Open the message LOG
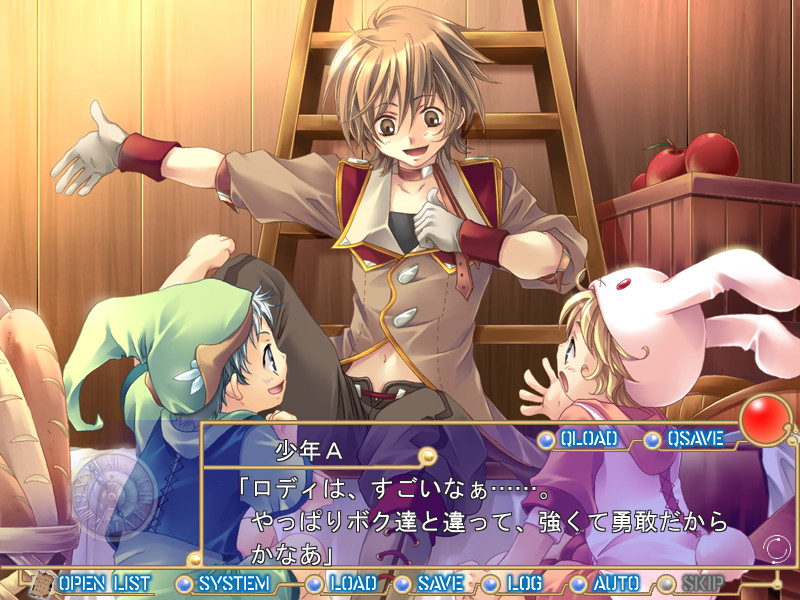Viewport: 800px width, 600px height. [524, 583]
